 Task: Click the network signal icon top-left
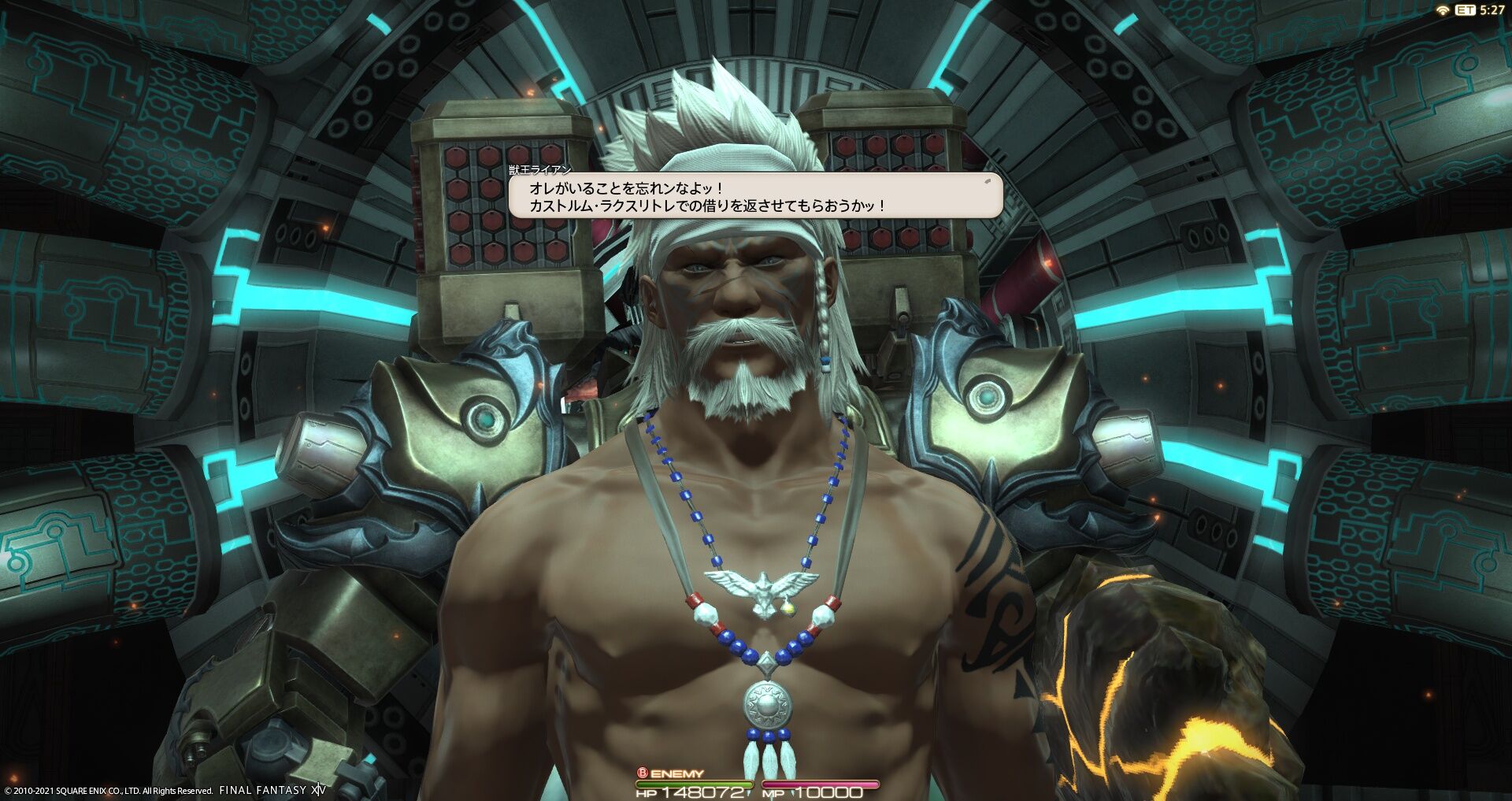coord(1443,9)
